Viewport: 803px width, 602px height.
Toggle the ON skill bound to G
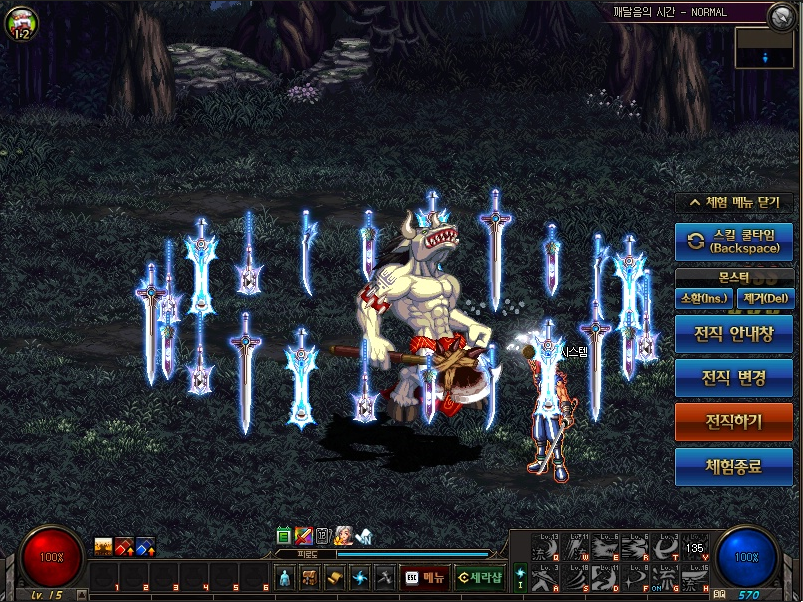pyautogui.click(x=663, y=578)
